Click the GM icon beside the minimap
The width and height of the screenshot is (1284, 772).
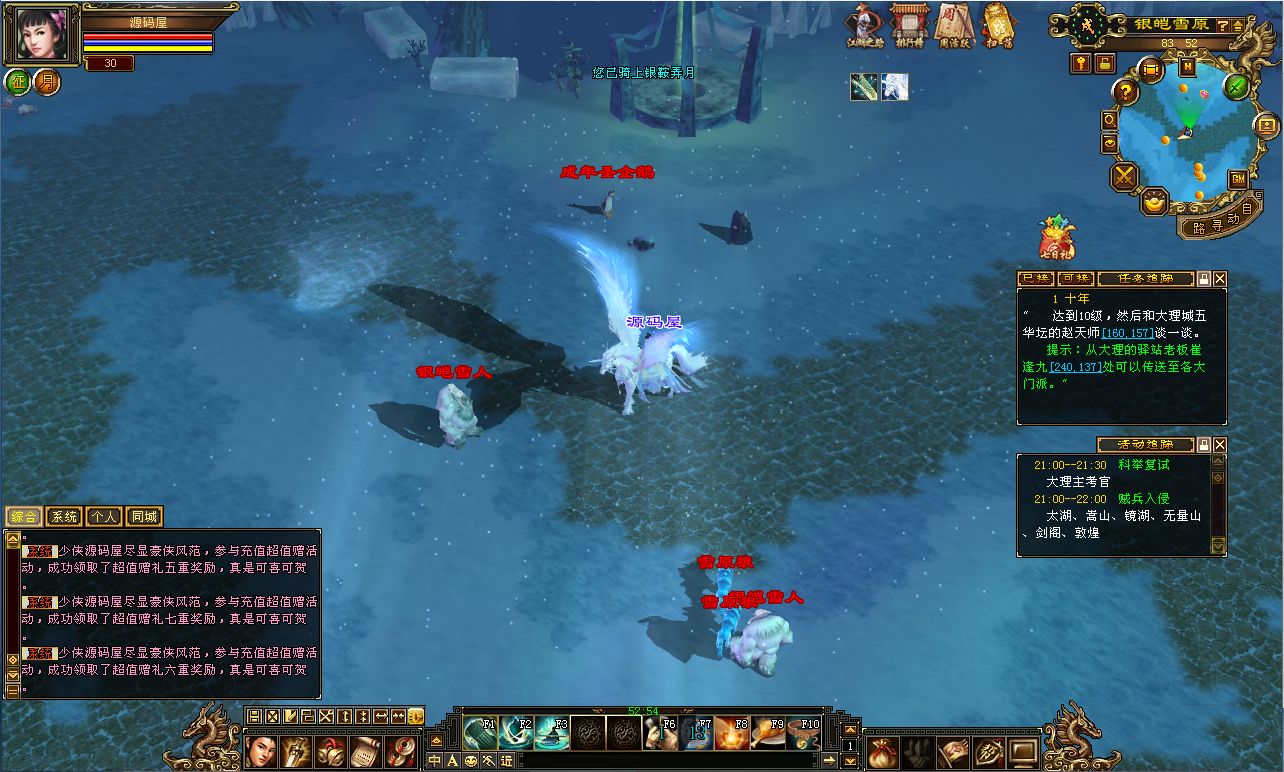[x=1236, y=179]
